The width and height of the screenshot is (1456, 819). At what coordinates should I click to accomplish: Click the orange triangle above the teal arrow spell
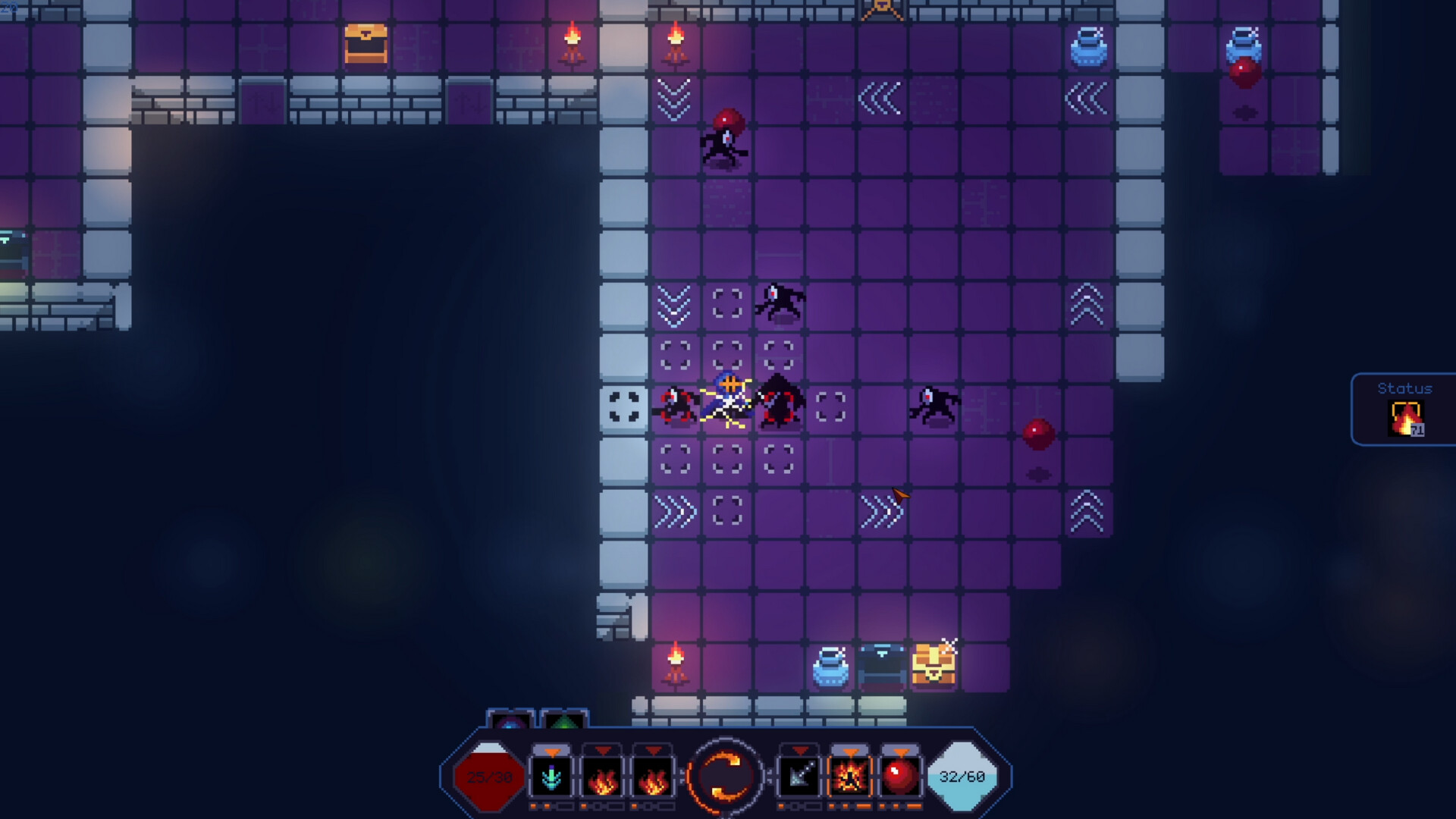tap(553, 752)
